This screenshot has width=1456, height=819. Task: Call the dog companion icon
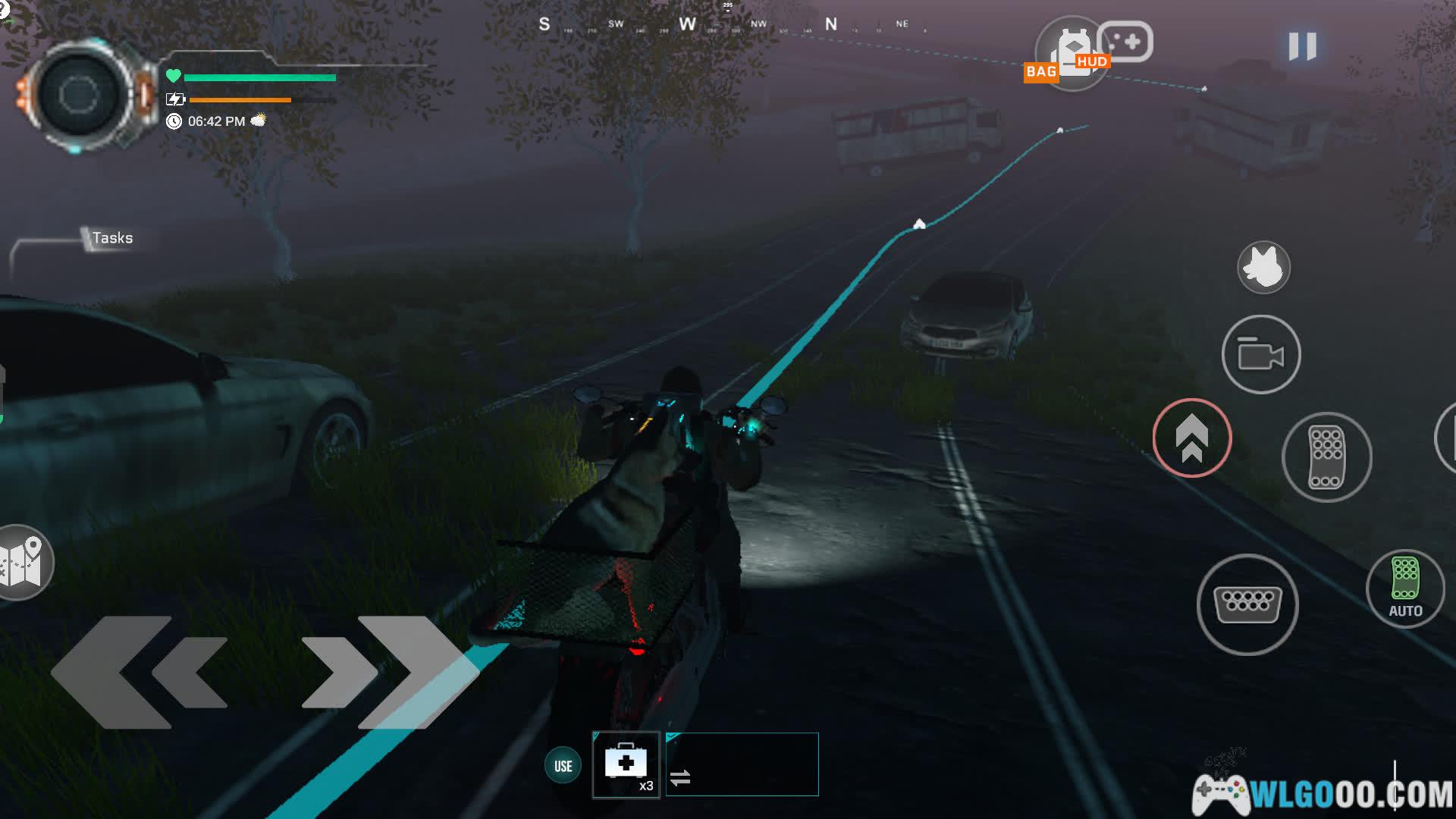(1263, 268)
